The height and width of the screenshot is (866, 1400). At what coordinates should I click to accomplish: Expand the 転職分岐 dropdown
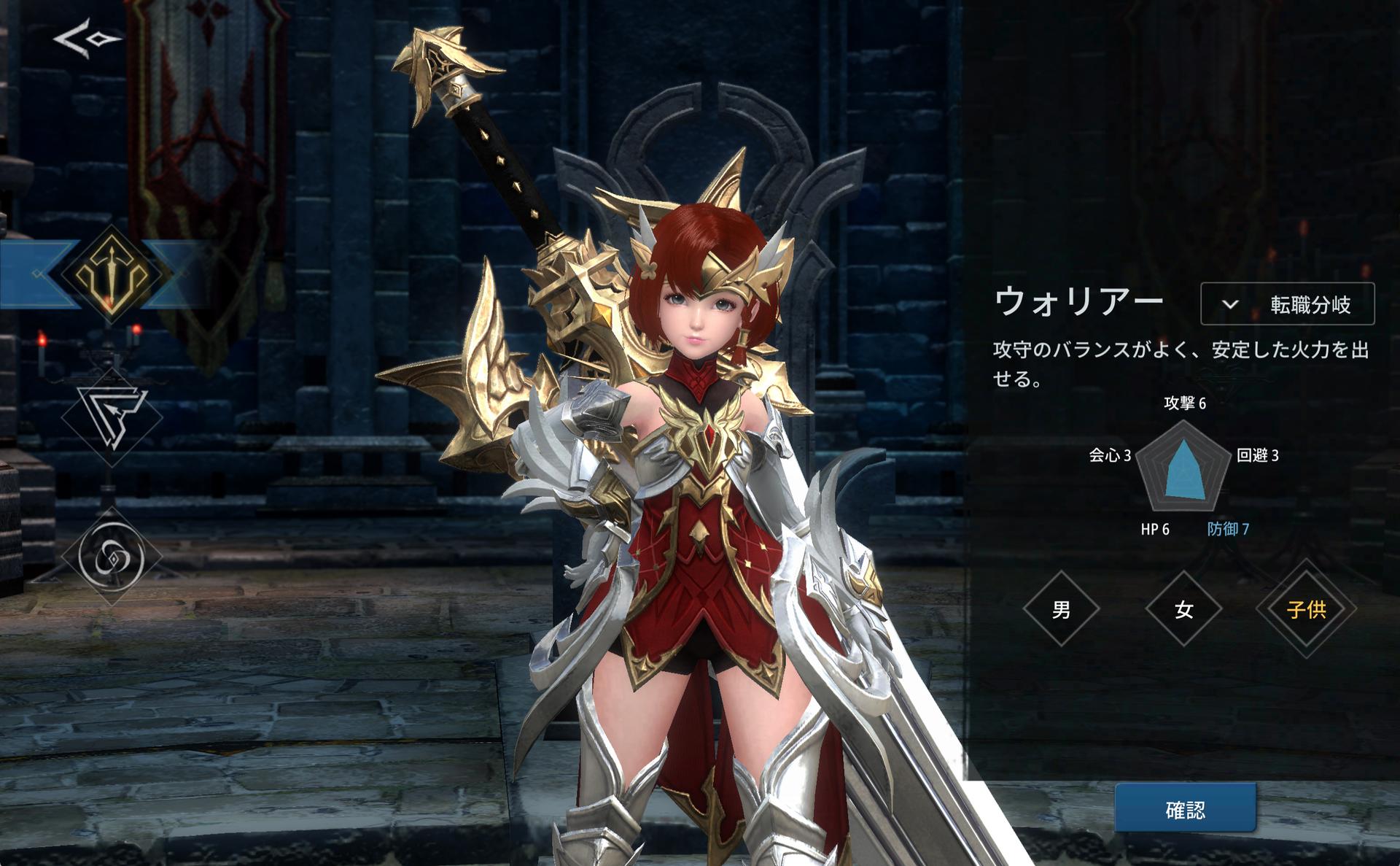point(1287,304)
